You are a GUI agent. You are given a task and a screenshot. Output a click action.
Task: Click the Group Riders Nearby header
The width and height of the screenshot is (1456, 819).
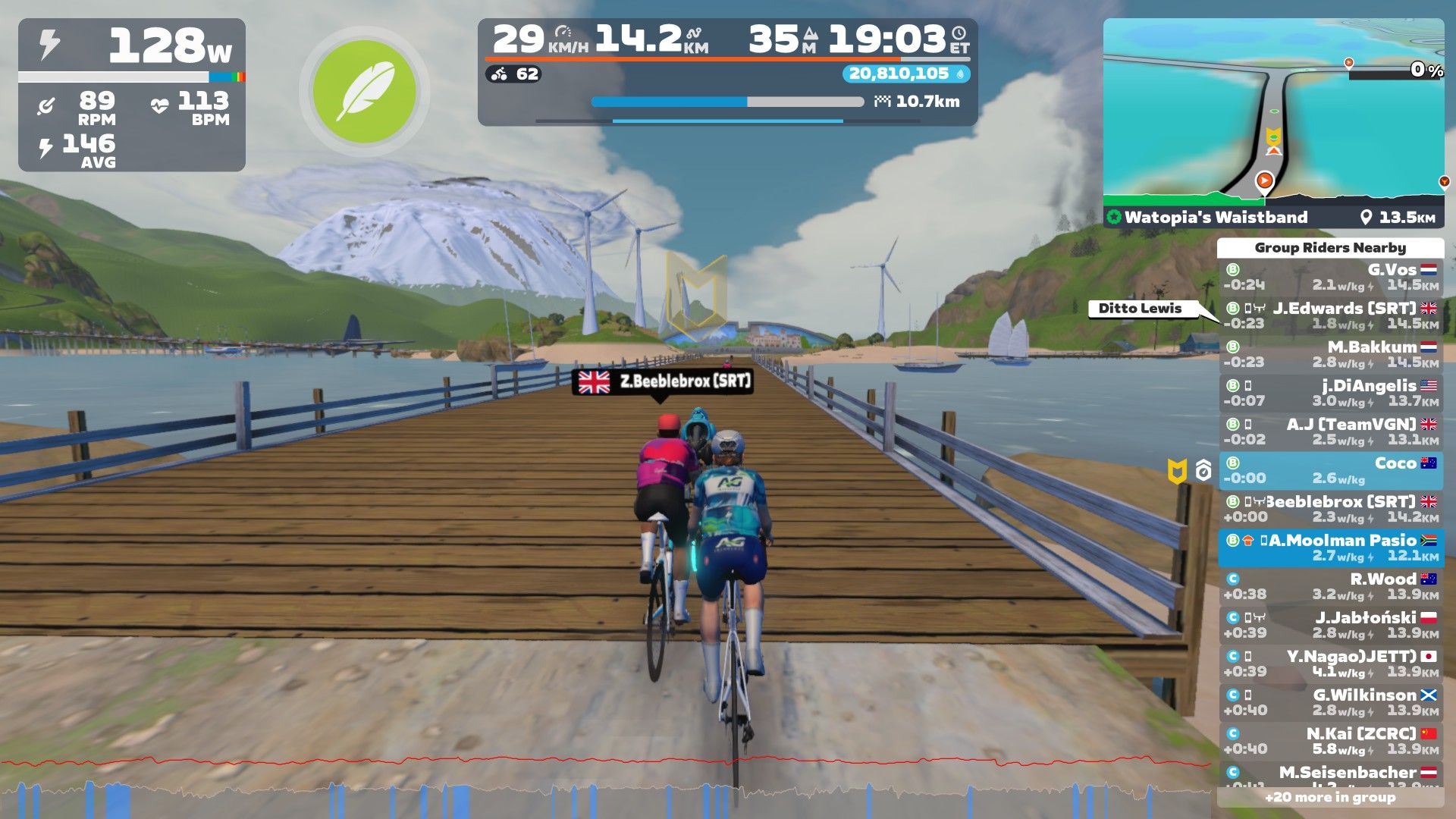tap(1330, 248)
